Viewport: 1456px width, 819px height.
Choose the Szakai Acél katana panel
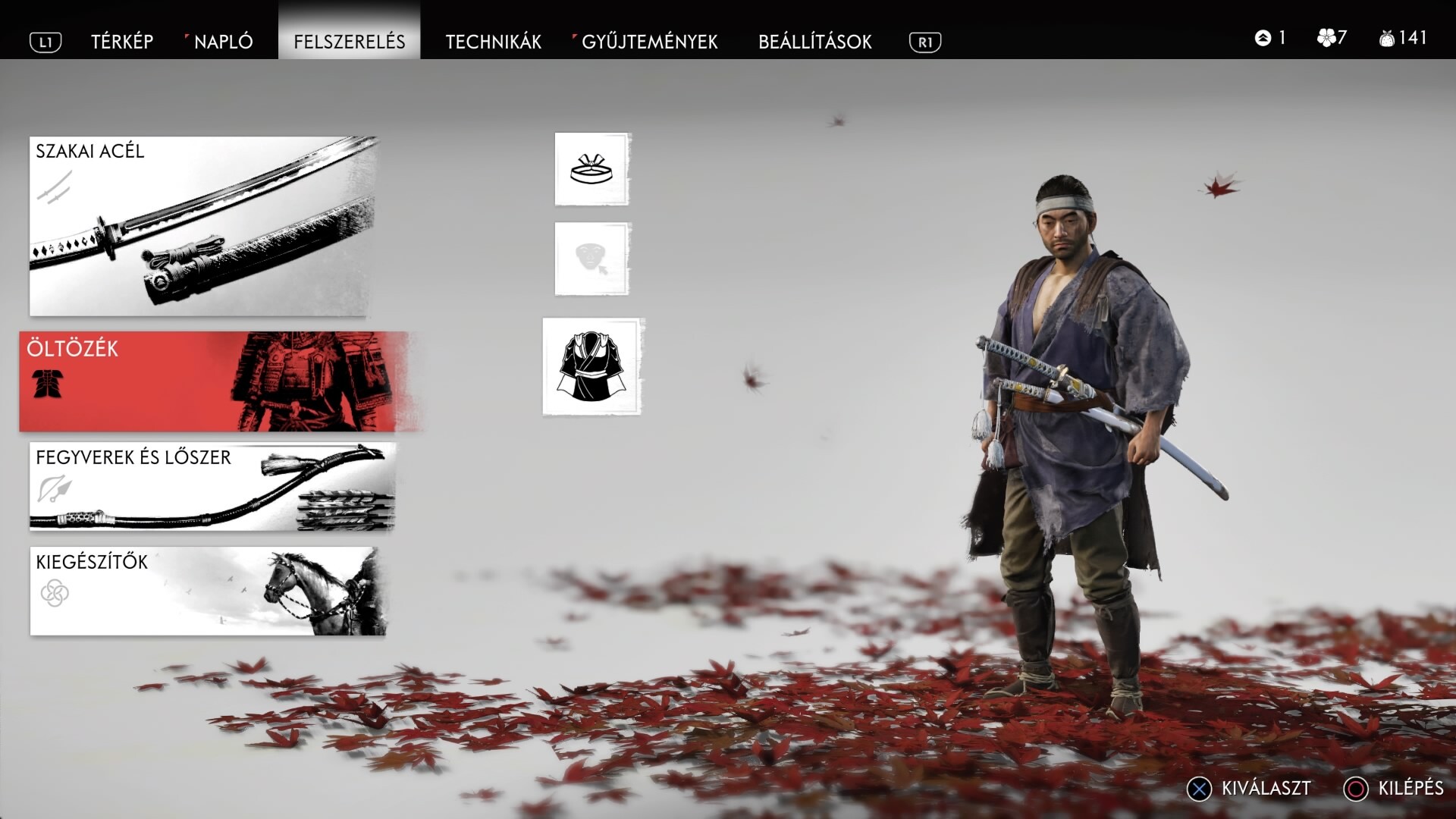click(202, 226)
